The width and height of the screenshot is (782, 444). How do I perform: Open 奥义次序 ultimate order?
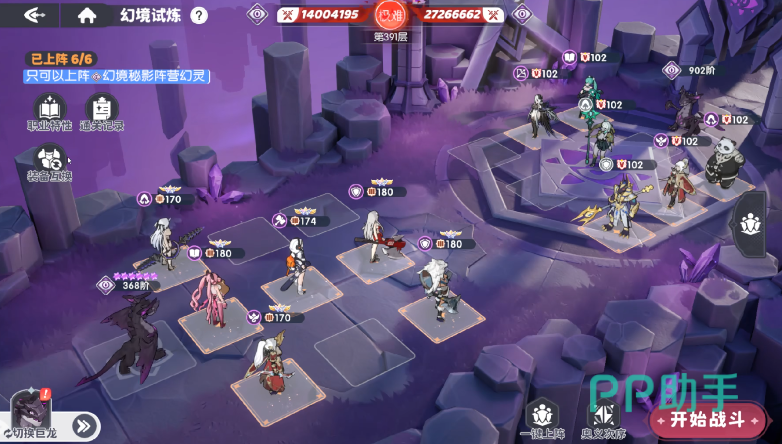(605, 419)
